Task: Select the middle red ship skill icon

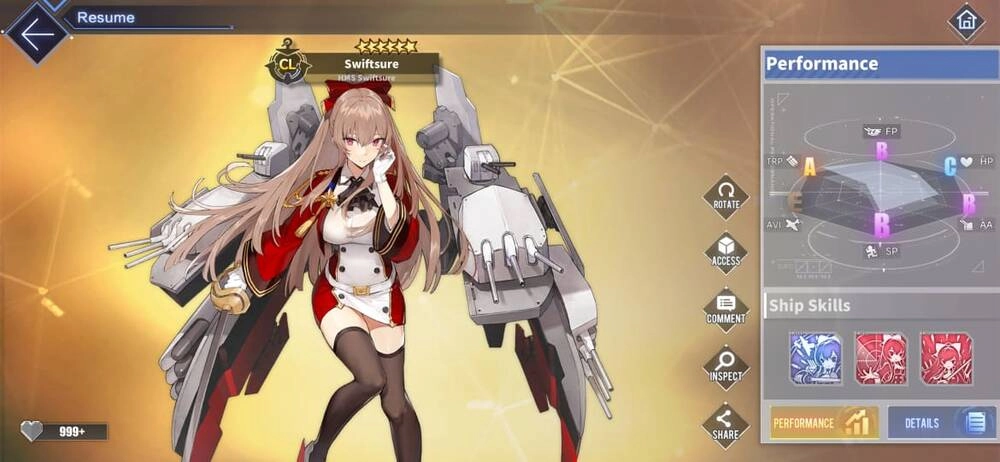Action: [880, 358]
